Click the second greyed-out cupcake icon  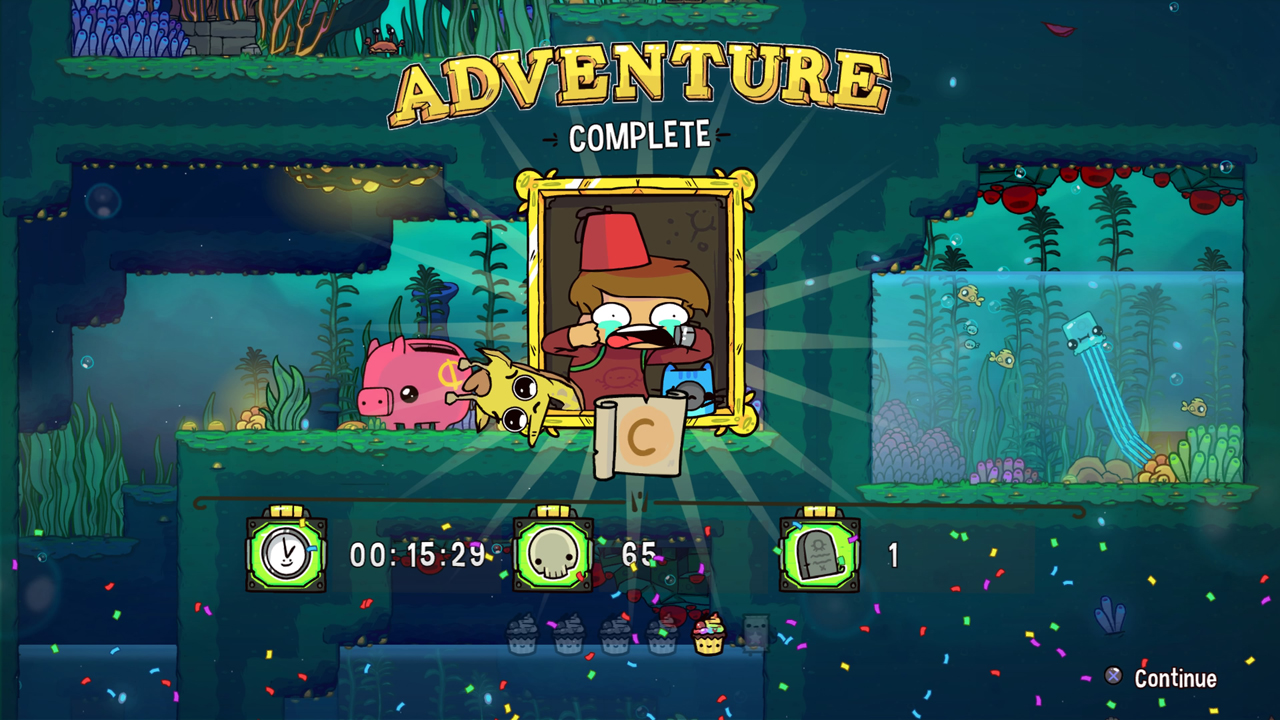(x=568, y=632)
